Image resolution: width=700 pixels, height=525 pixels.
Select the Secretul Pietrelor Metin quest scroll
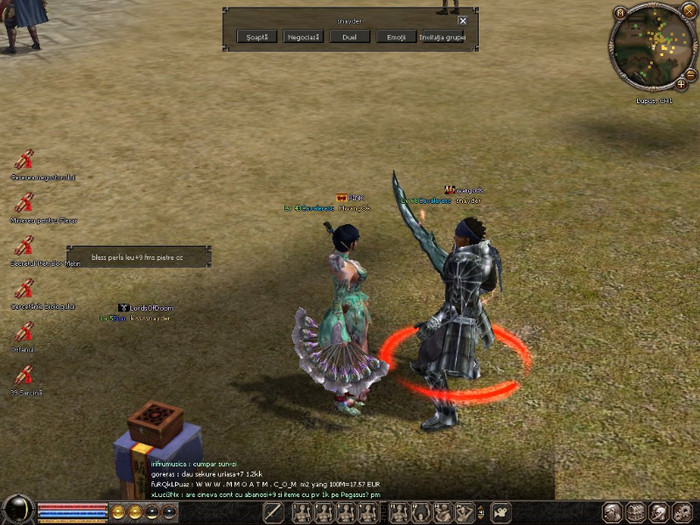click(x=24, y=245)
